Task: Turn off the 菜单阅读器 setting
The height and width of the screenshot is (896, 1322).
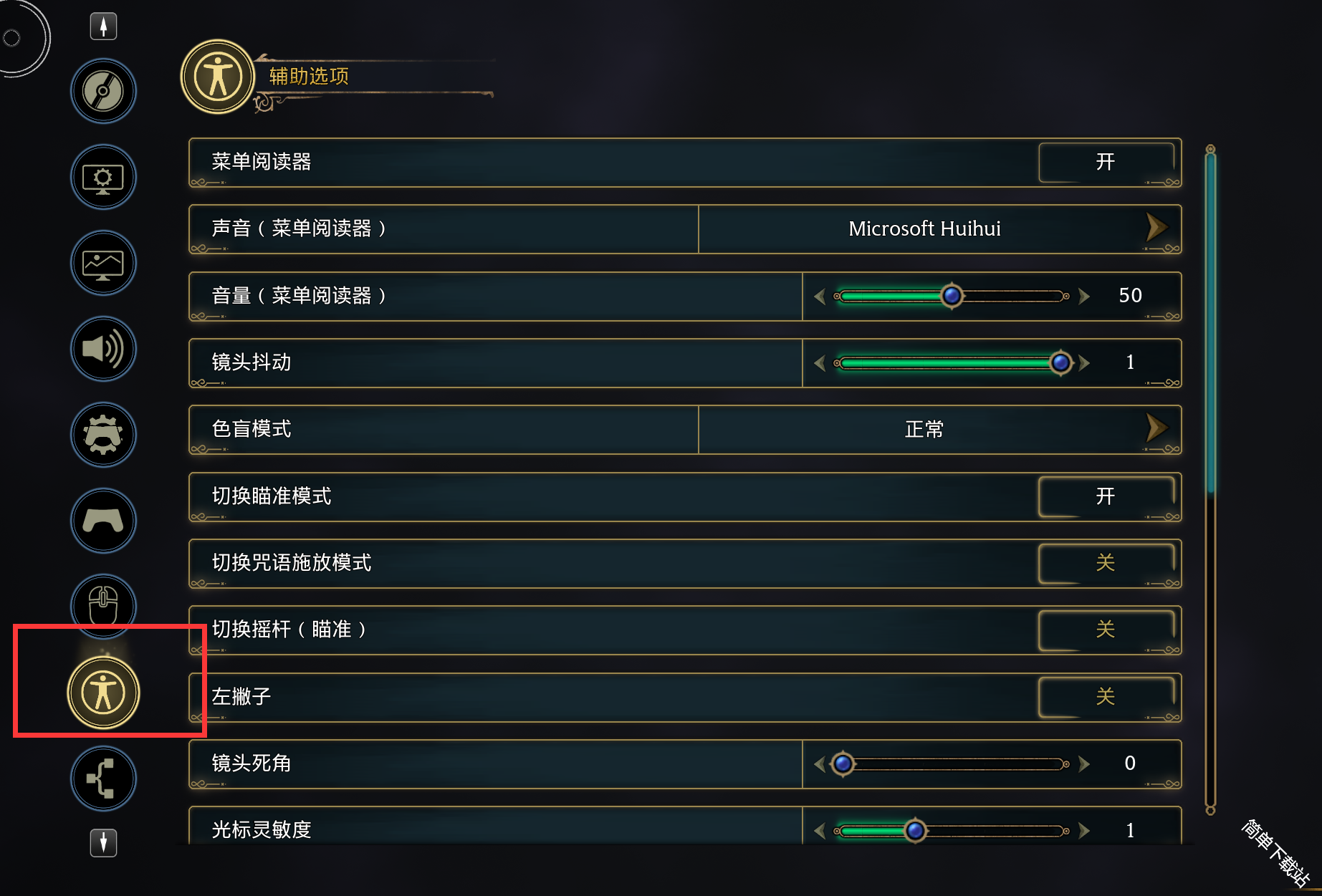Action: point(1106,162)
